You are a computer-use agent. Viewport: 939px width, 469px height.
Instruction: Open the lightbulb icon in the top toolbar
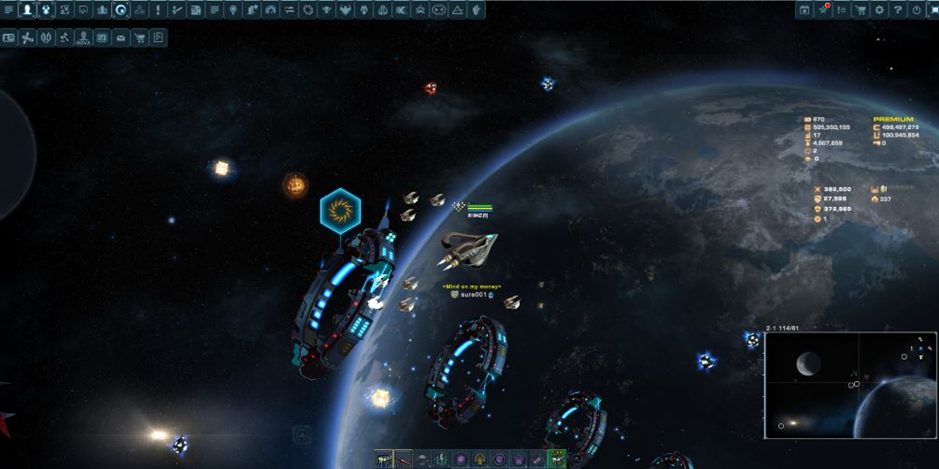(x=233, y=10)
